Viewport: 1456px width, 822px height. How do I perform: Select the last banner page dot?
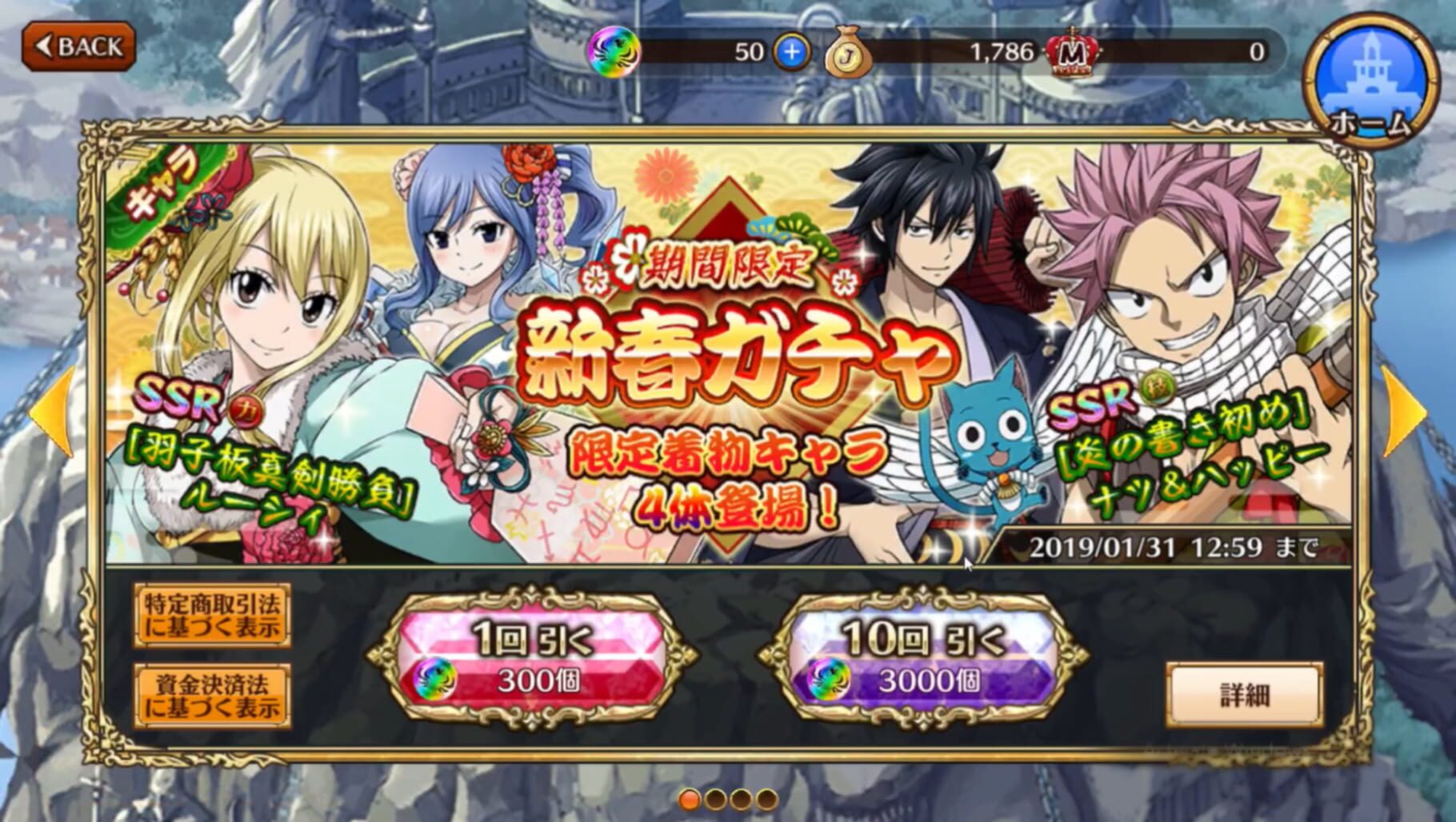pyautogui.click(x=766, y=799)
